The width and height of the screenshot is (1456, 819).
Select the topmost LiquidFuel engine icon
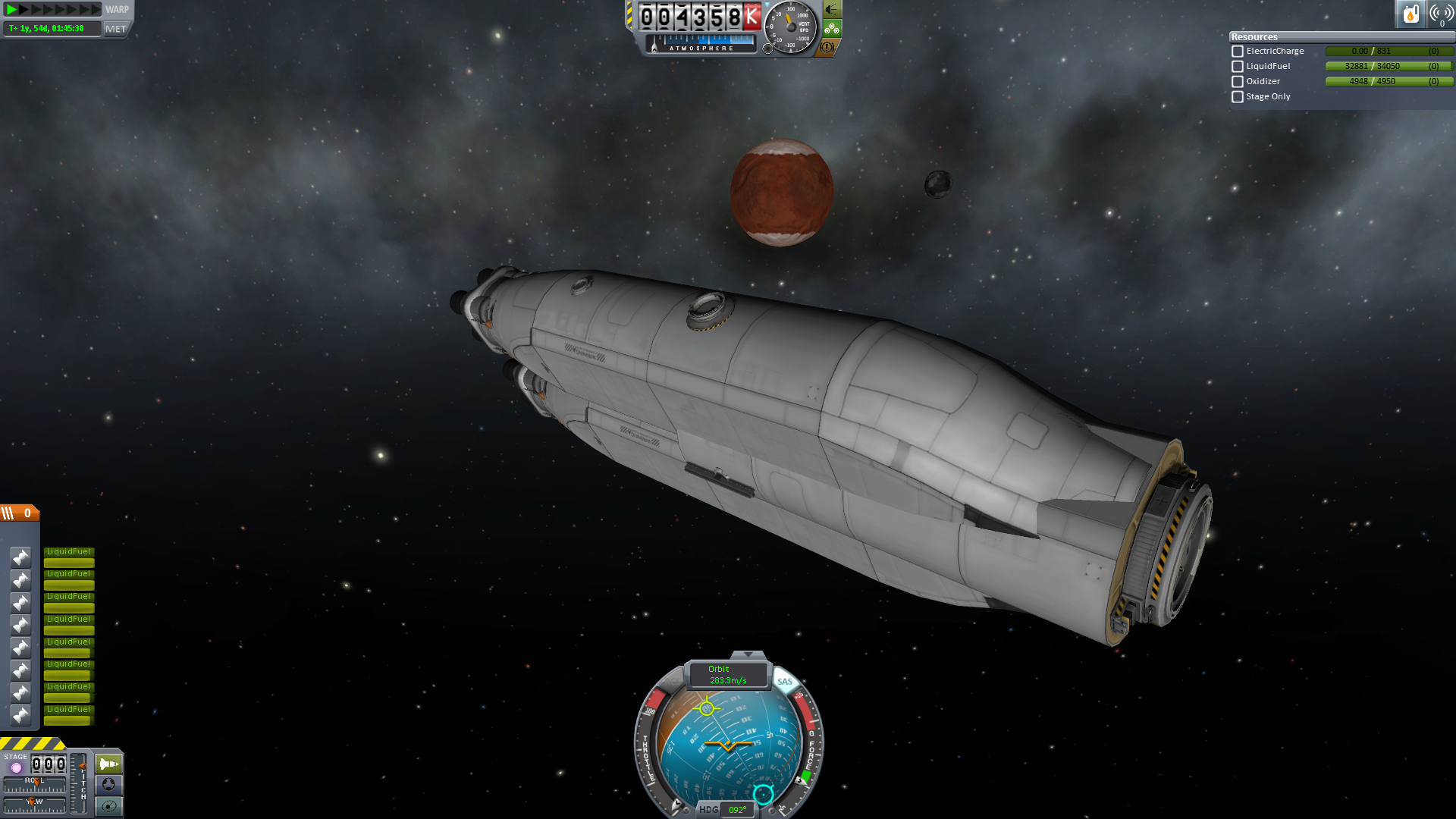click(20, 557)
